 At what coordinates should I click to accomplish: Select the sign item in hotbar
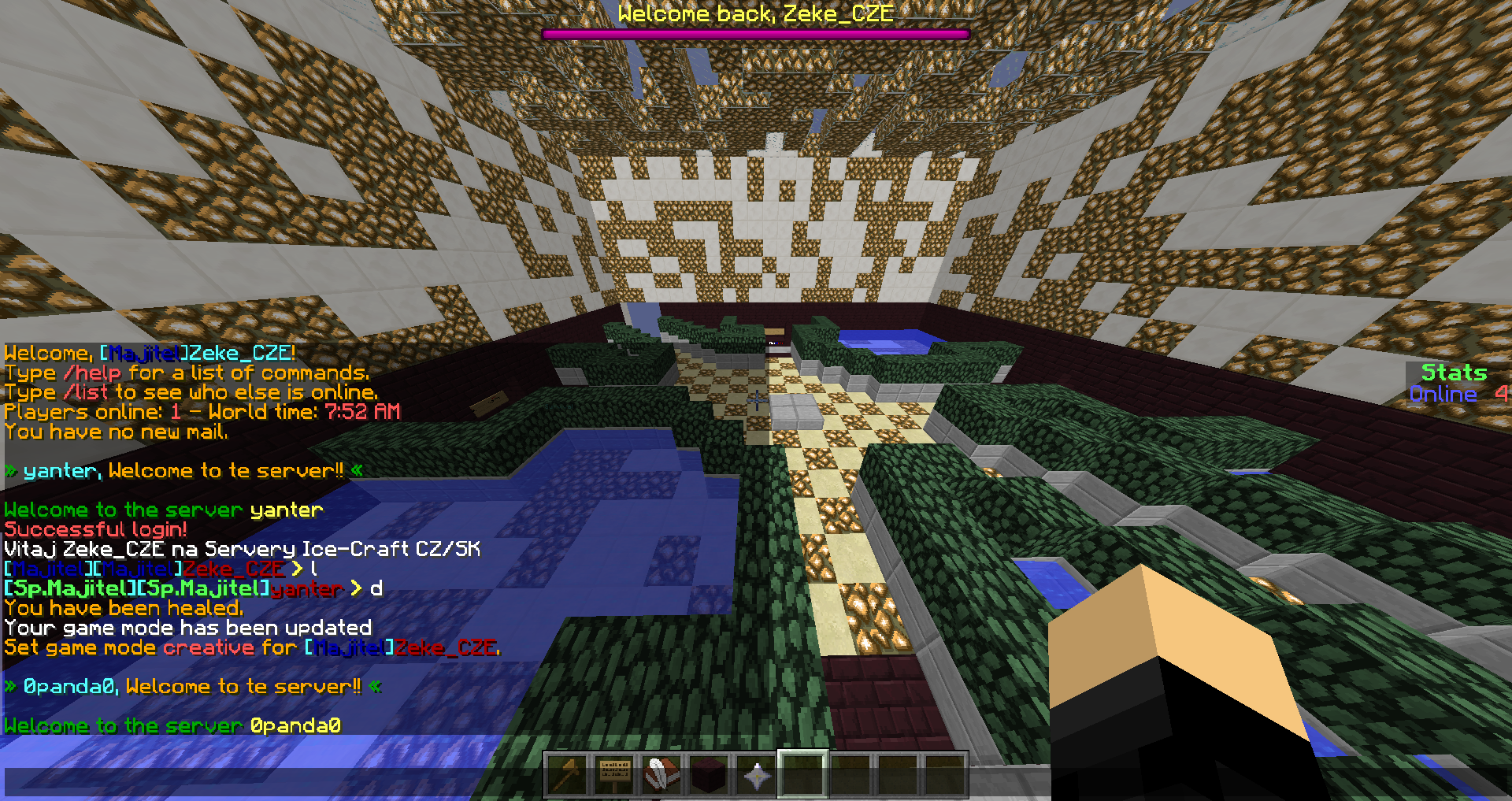(x=614, y=775)
